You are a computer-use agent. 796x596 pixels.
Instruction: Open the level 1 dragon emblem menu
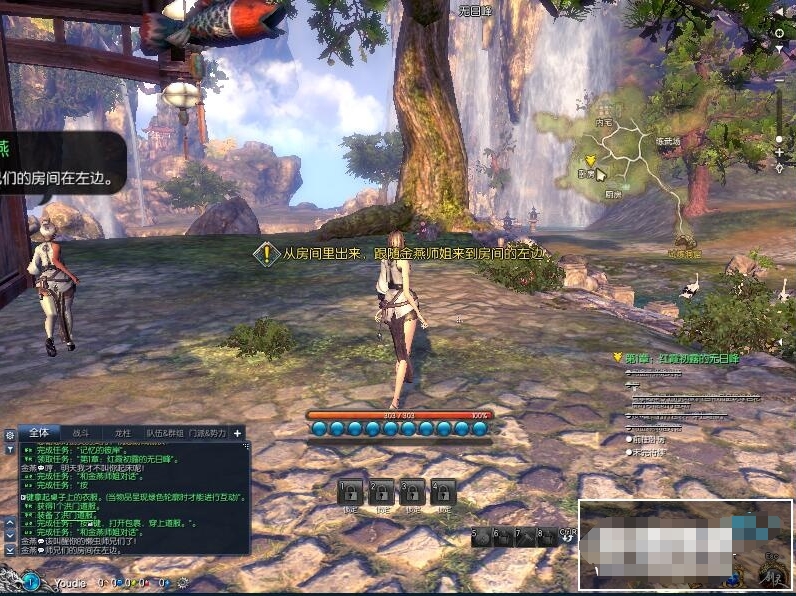(x=31, y=580)
